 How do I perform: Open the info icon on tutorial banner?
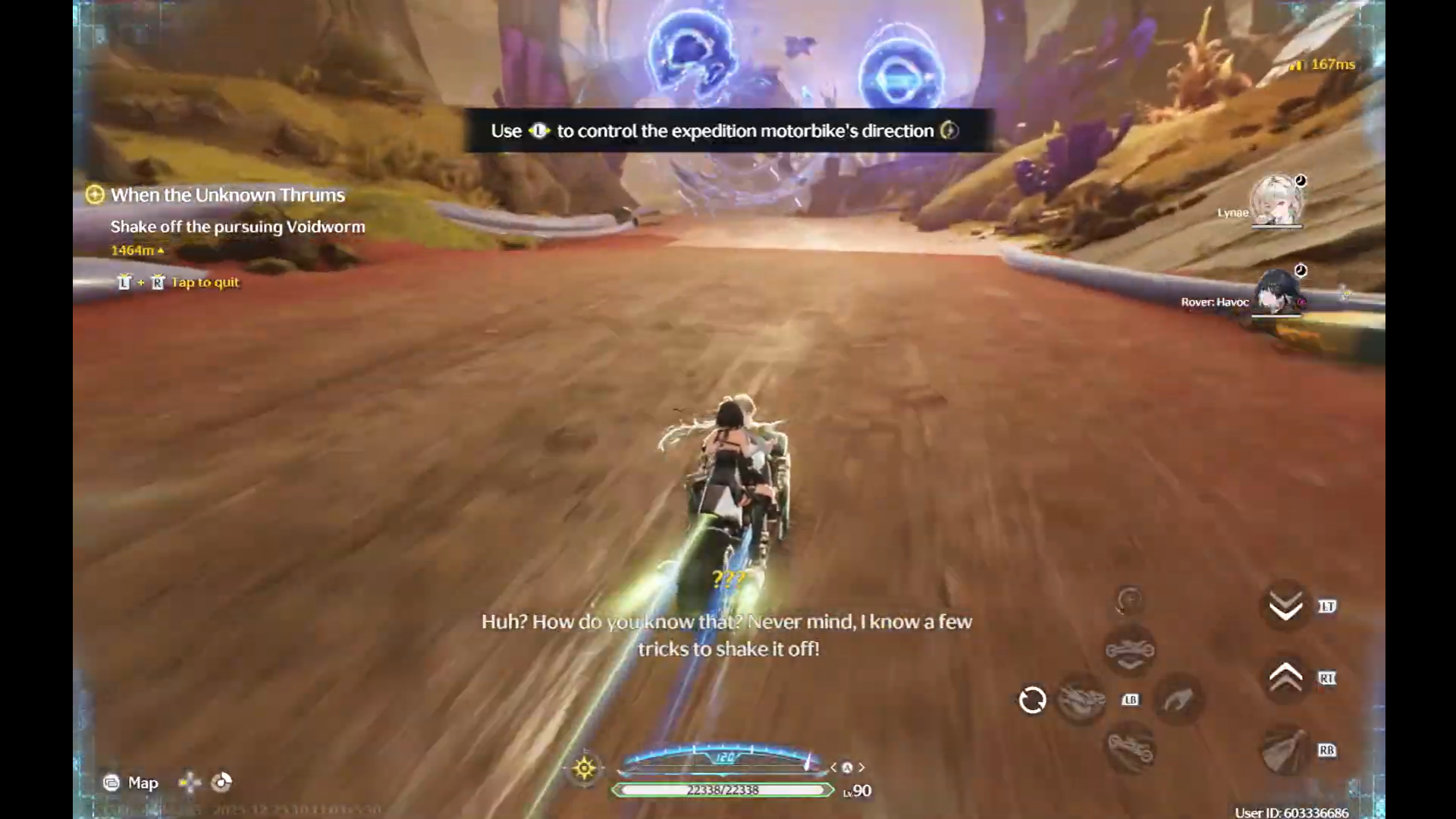[x=949, y=130]
